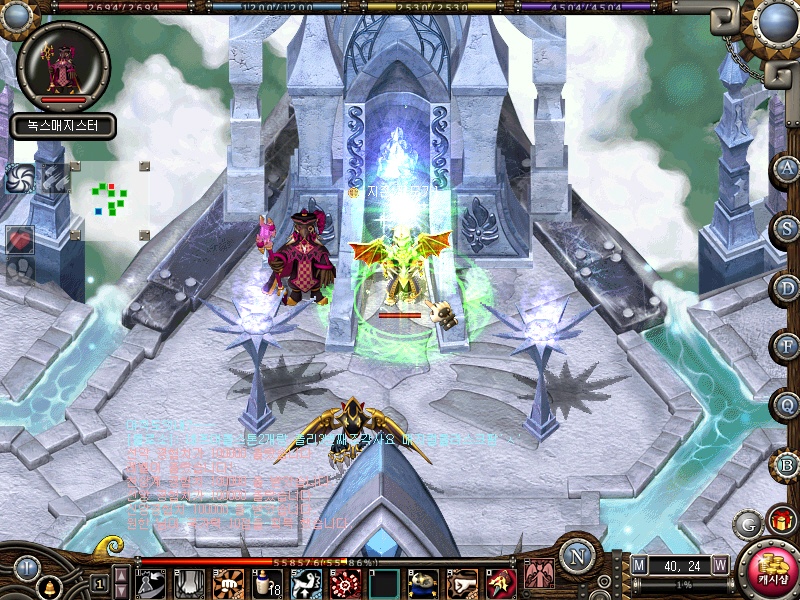Activate the red spiked sword skill
Image resolution: width=800 pixels, height=600 pixels.
coord(499,582)
